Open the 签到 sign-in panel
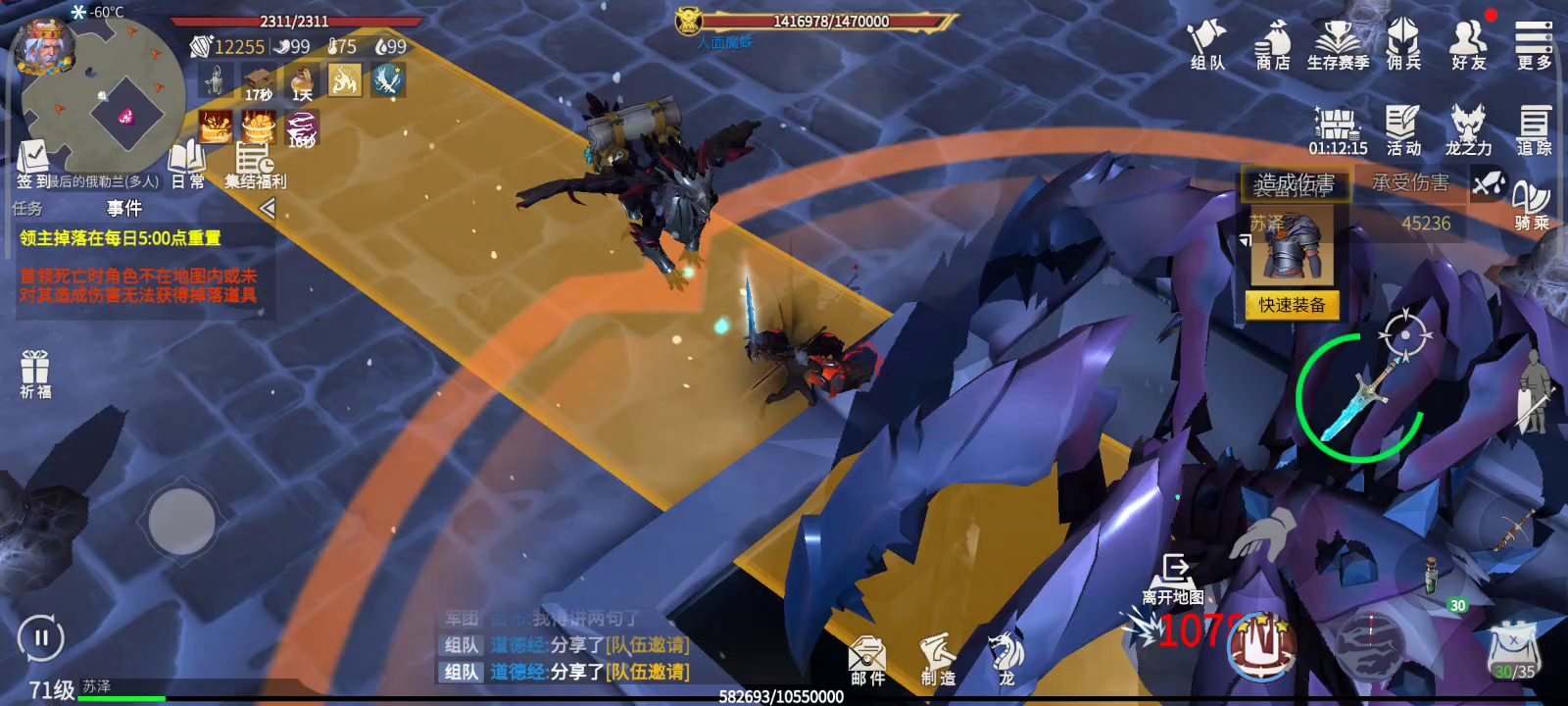Image resolution: width=1568 pixels, height=706 pixels. pyautogui.click(x=33, y=163)
